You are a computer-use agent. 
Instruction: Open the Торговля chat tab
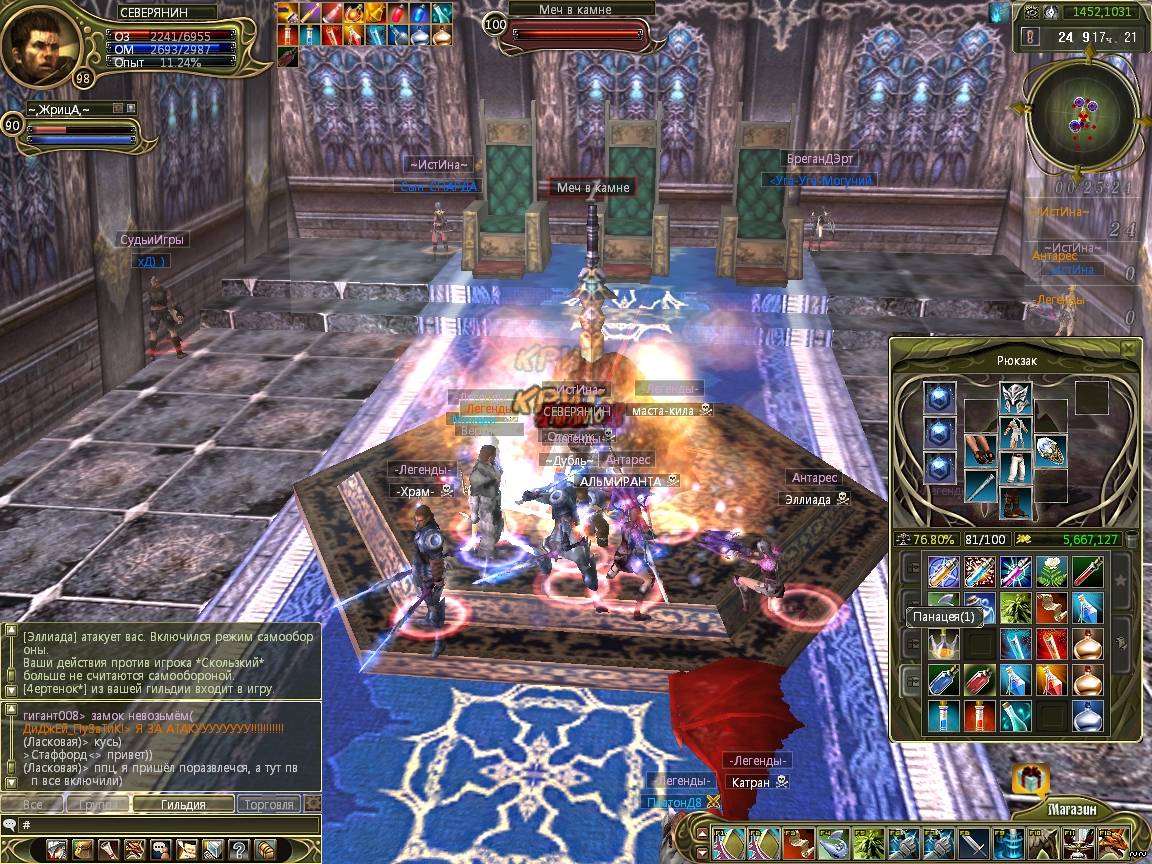(269, 804)
